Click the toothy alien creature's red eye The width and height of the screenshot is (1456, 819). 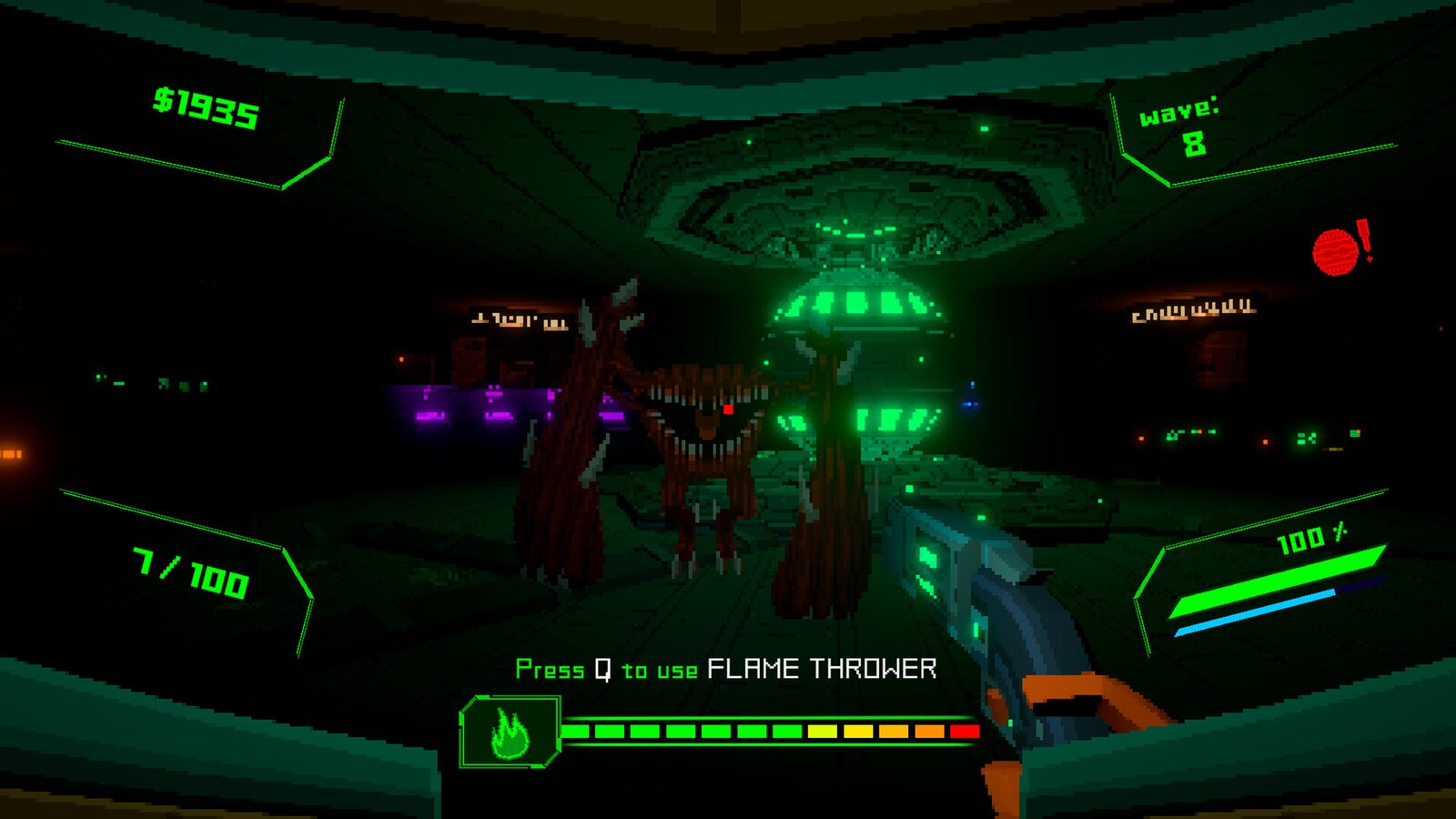coord(731,411)
